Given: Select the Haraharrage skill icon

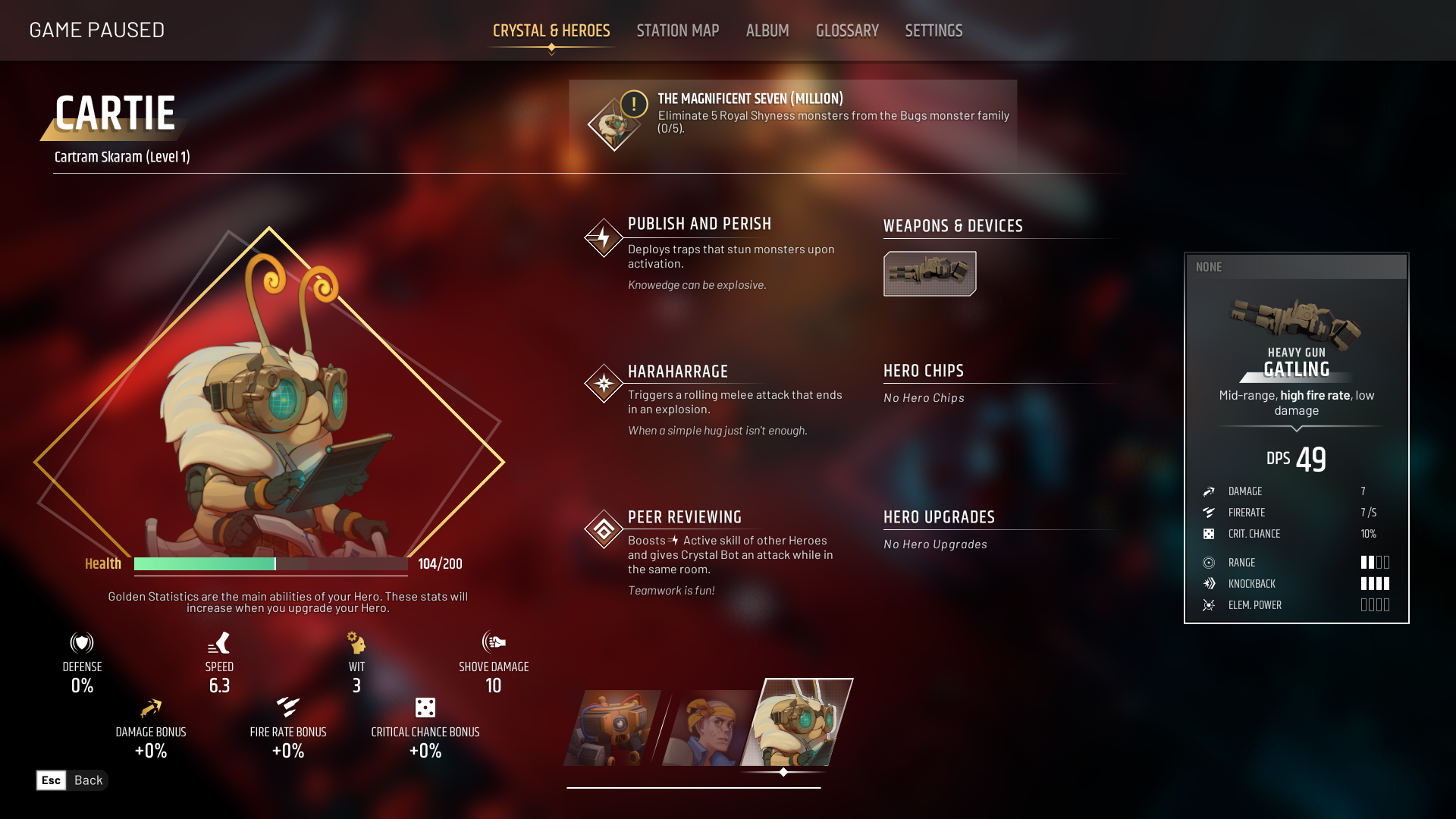Looking at the screenshot, I should click(x=604, y=384).
